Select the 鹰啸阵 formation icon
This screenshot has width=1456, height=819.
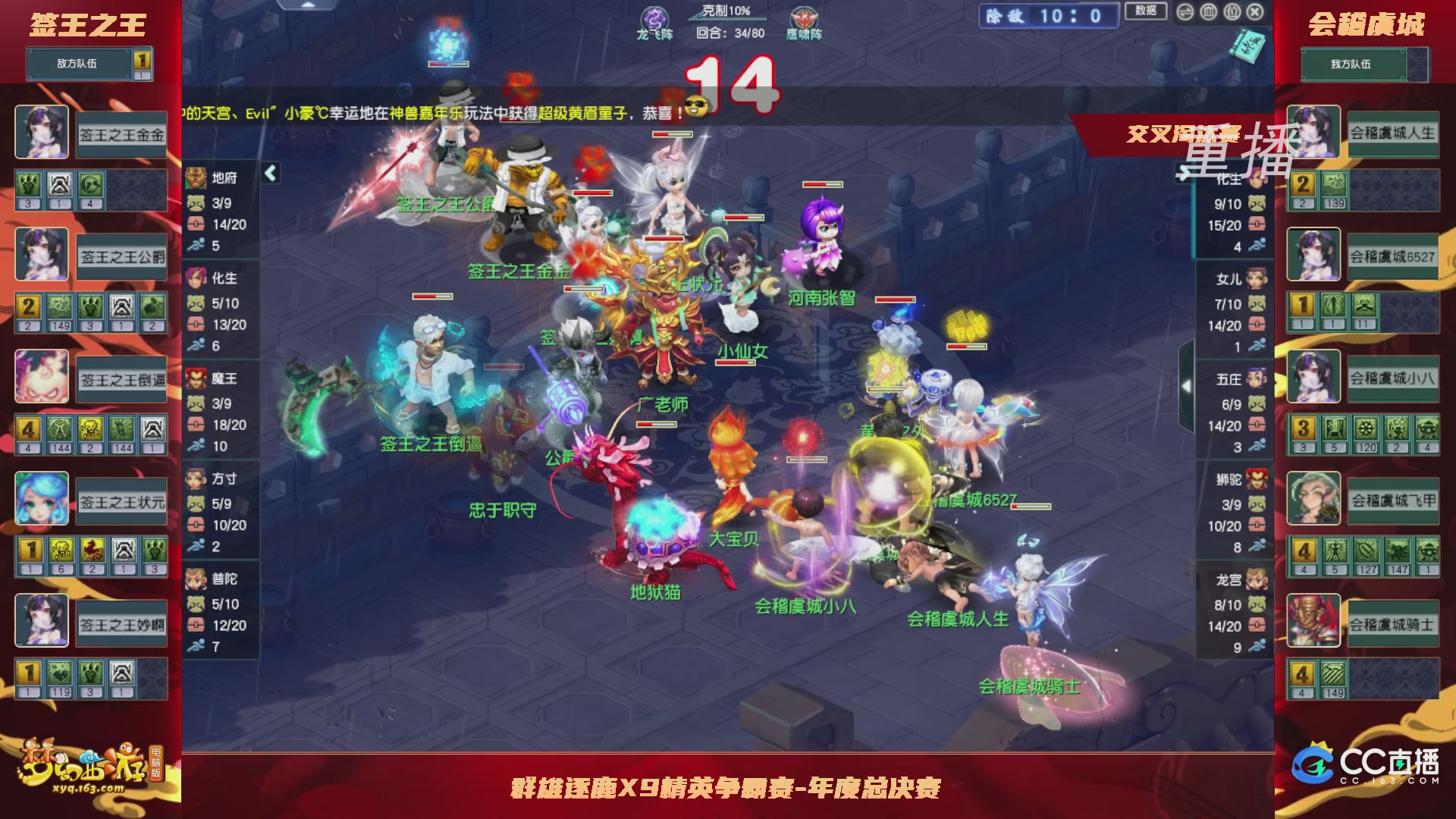coord(805,17)
